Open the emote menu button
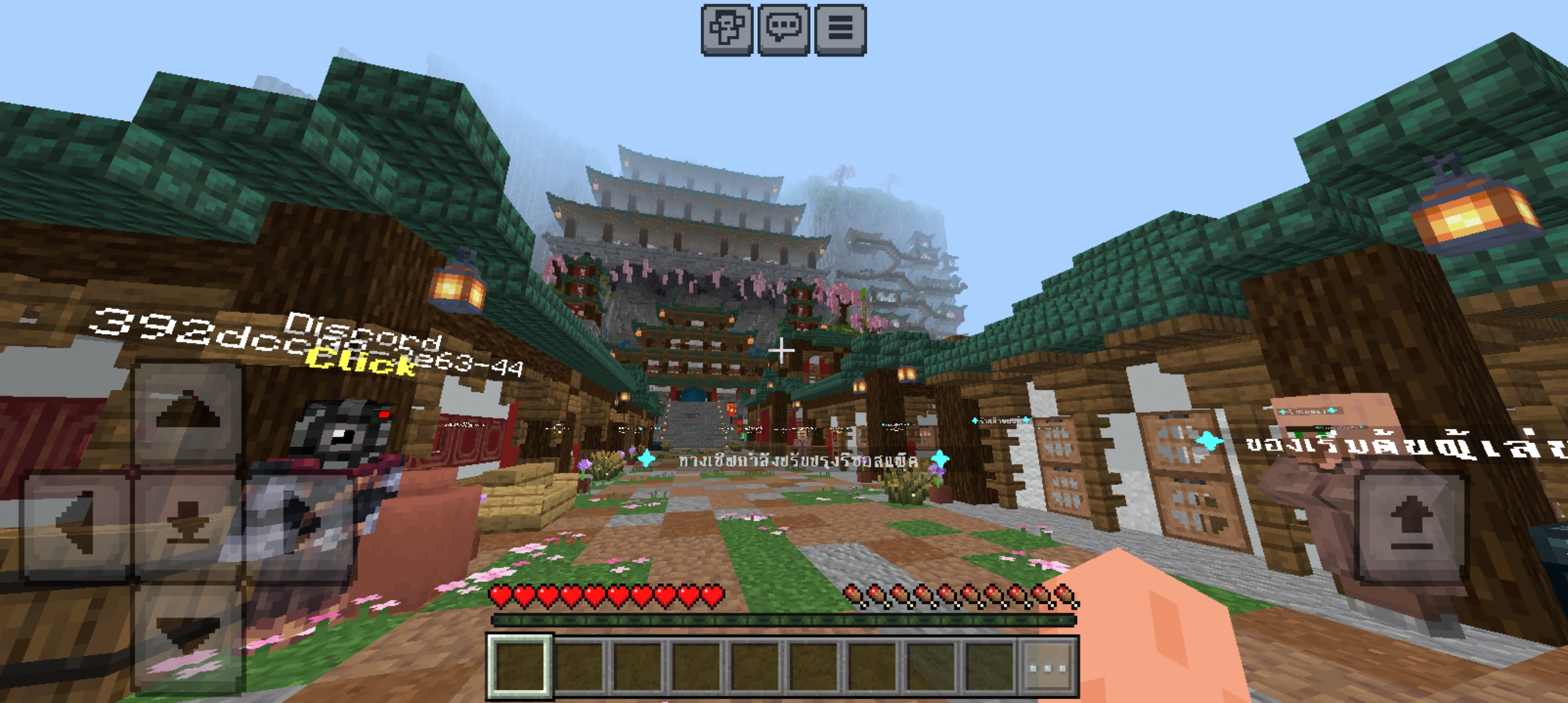 (727, 30)
